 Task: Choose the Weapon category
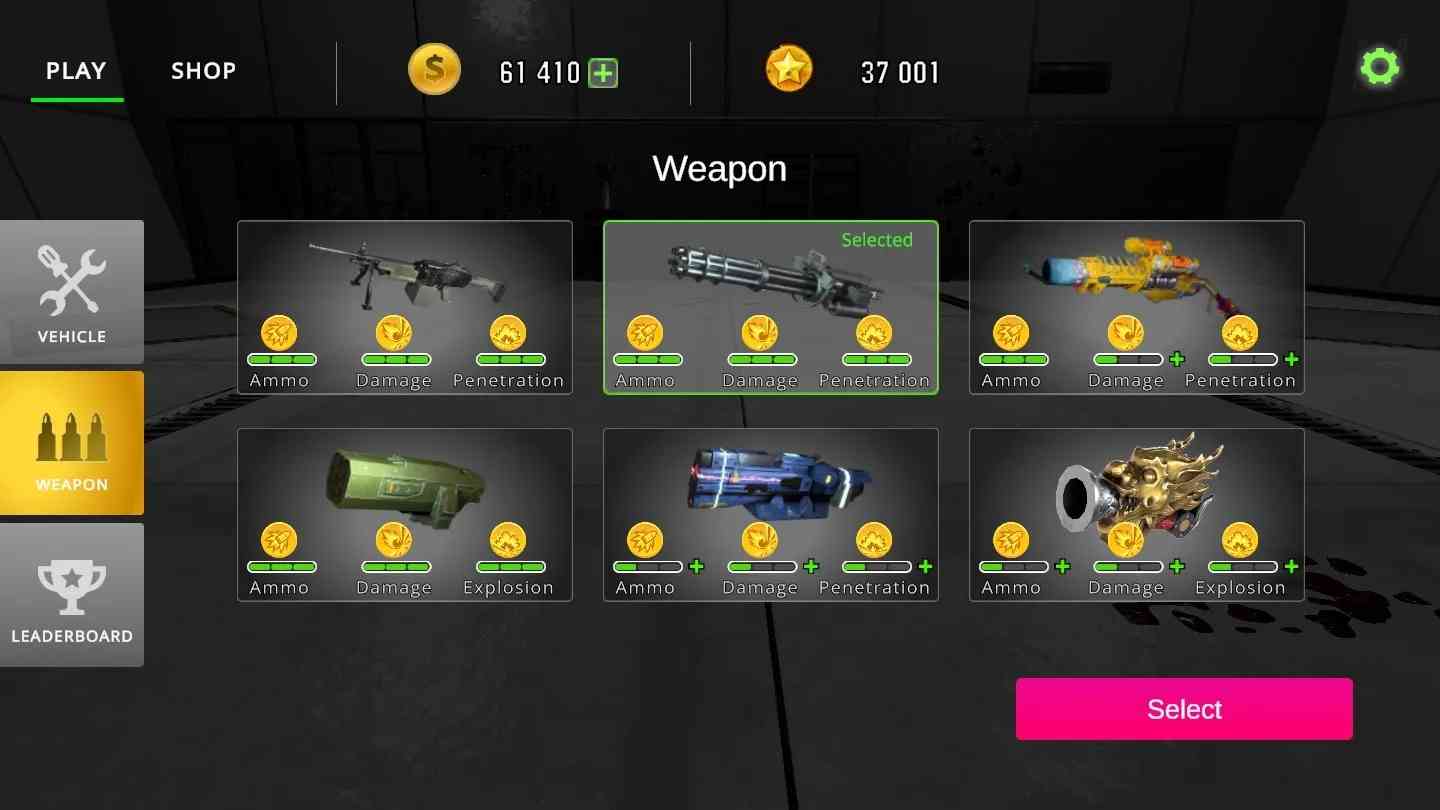(x=72, y=443)
